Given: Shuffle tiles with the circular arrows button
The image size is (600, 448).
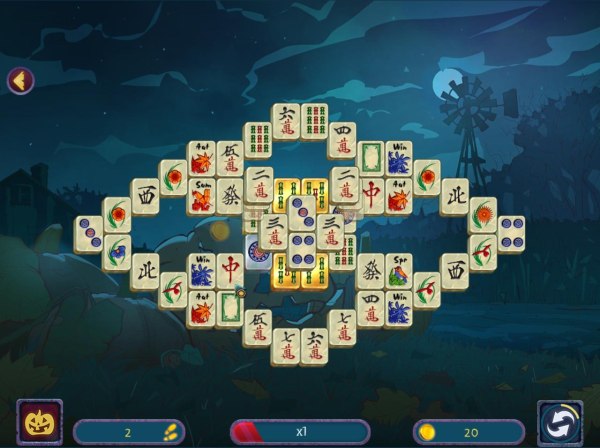Looking at the screenshot, I should pos(560,422).
